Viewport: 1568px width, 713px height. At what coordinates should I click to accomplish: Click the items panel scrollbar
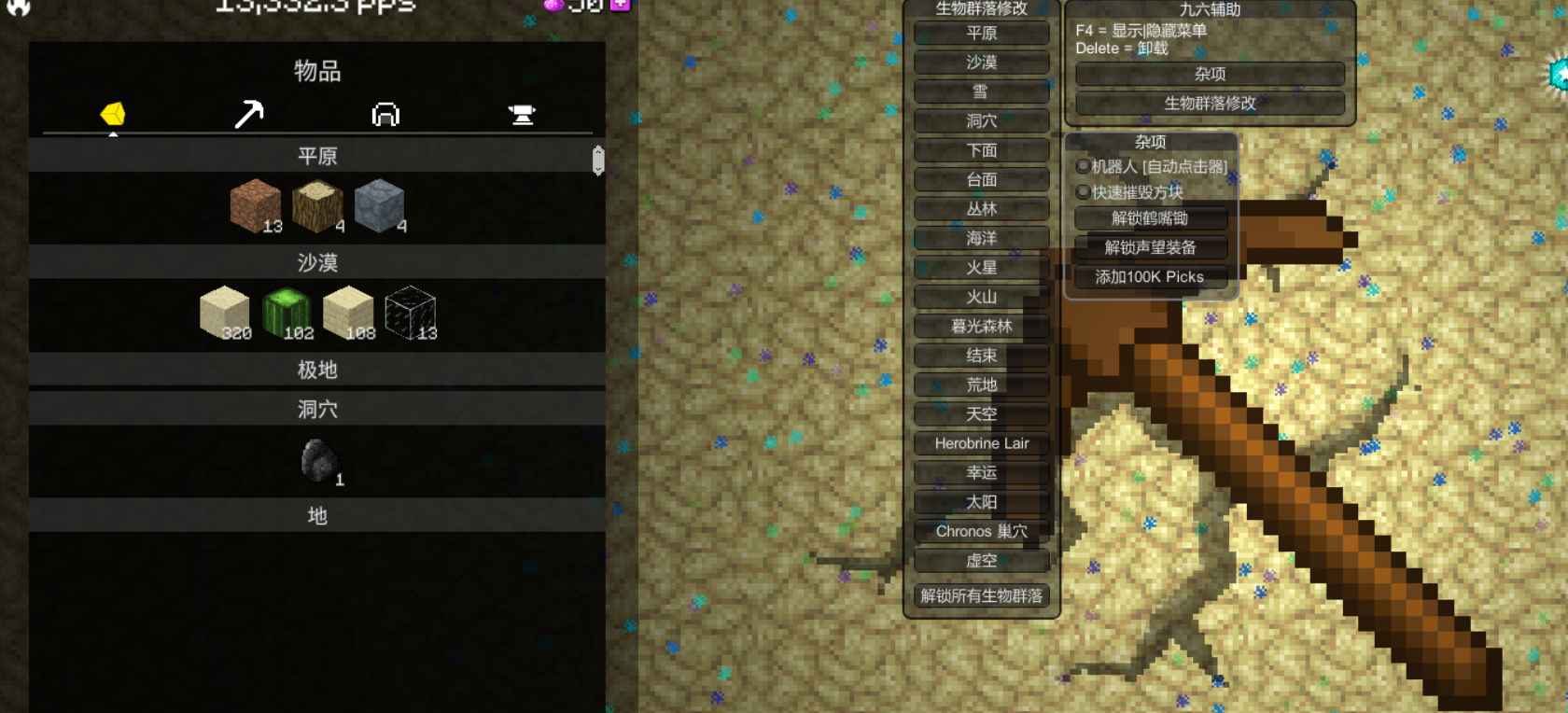point(597,159)
